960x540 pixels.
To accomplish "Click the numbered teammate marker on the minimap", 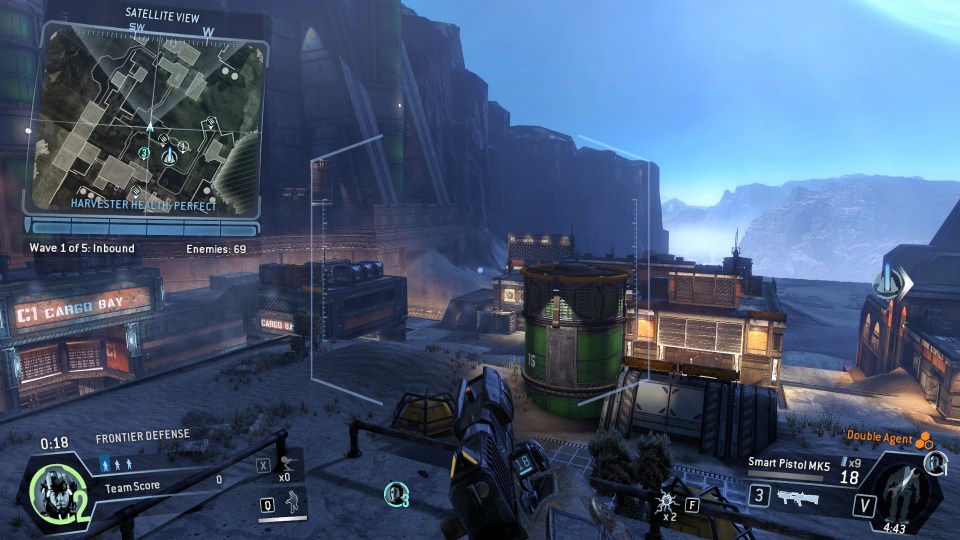I will pyautogui.click(x=144, y=153).
